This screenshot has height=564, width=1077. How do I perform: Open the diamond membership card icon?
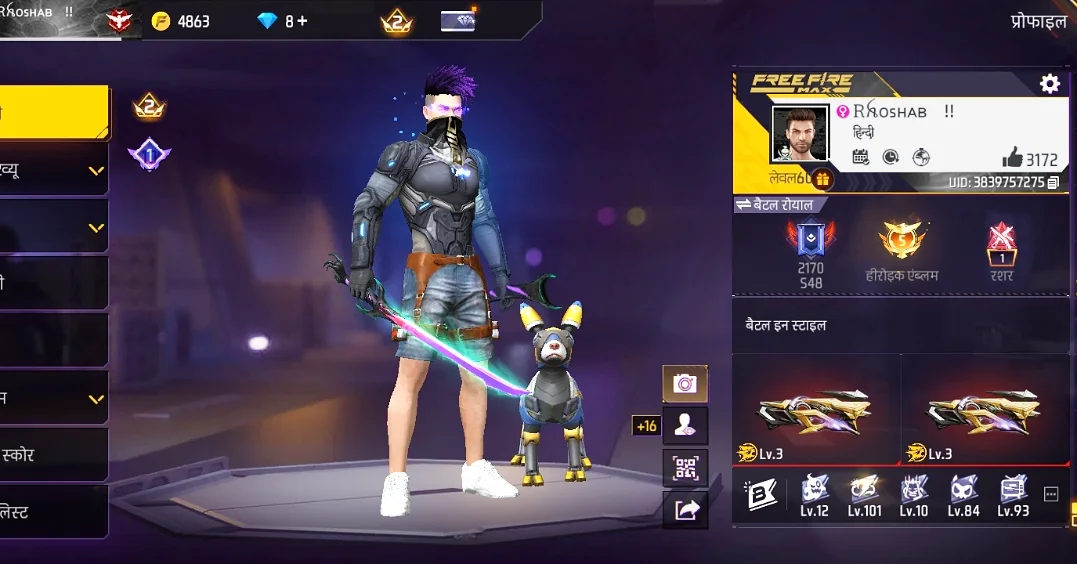tap(458, 21)
